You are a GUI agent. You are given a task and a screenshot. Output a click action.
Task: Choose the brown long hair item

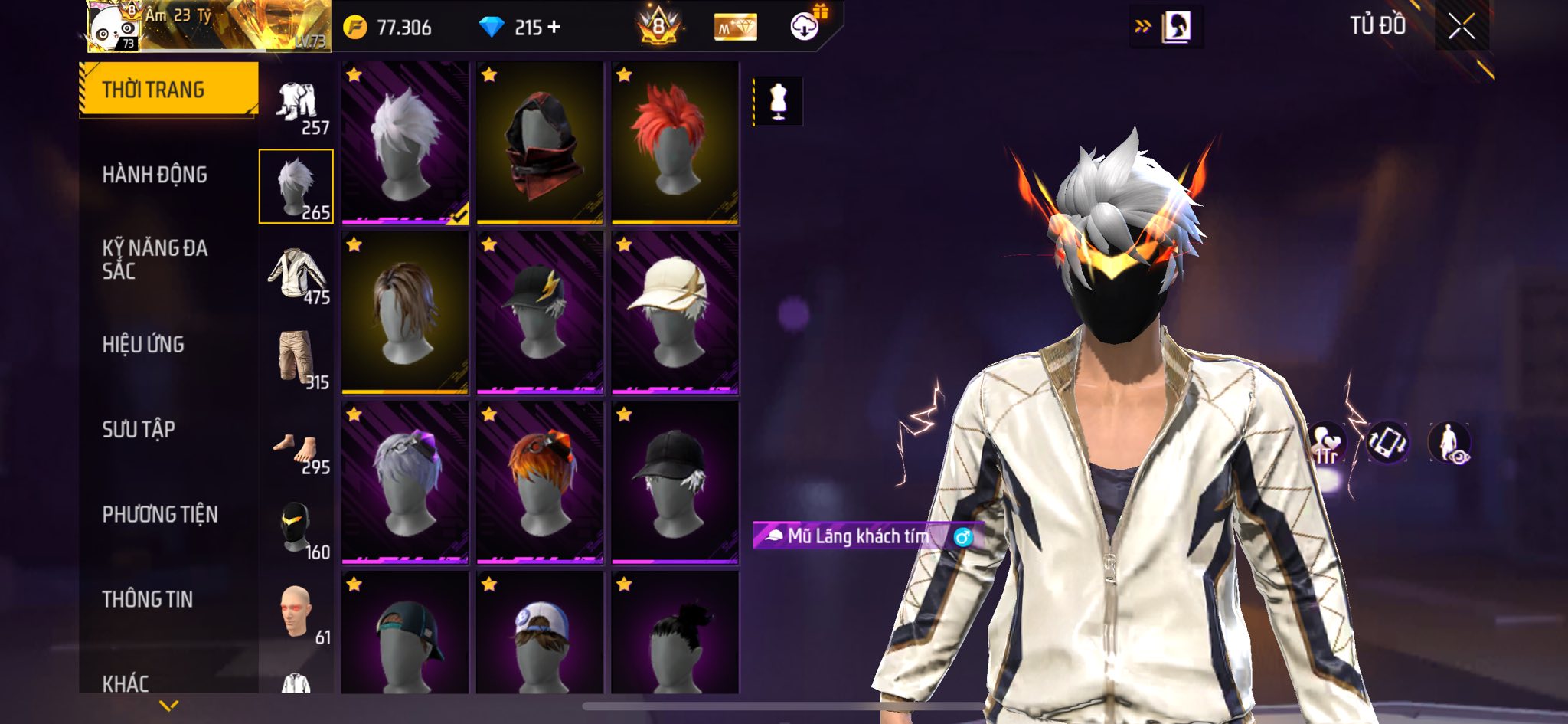click(x=405, y=313)
